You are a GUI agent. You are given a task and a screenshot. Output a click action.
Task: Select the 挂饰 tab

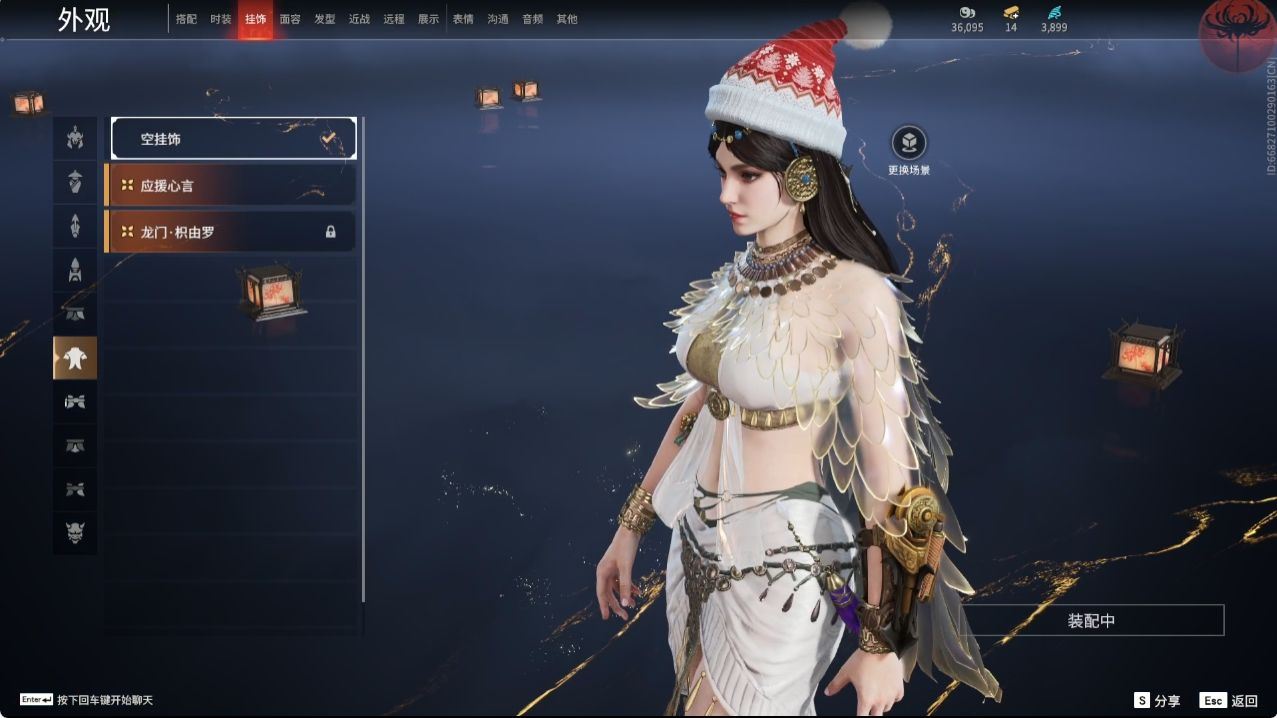(255, 19)
